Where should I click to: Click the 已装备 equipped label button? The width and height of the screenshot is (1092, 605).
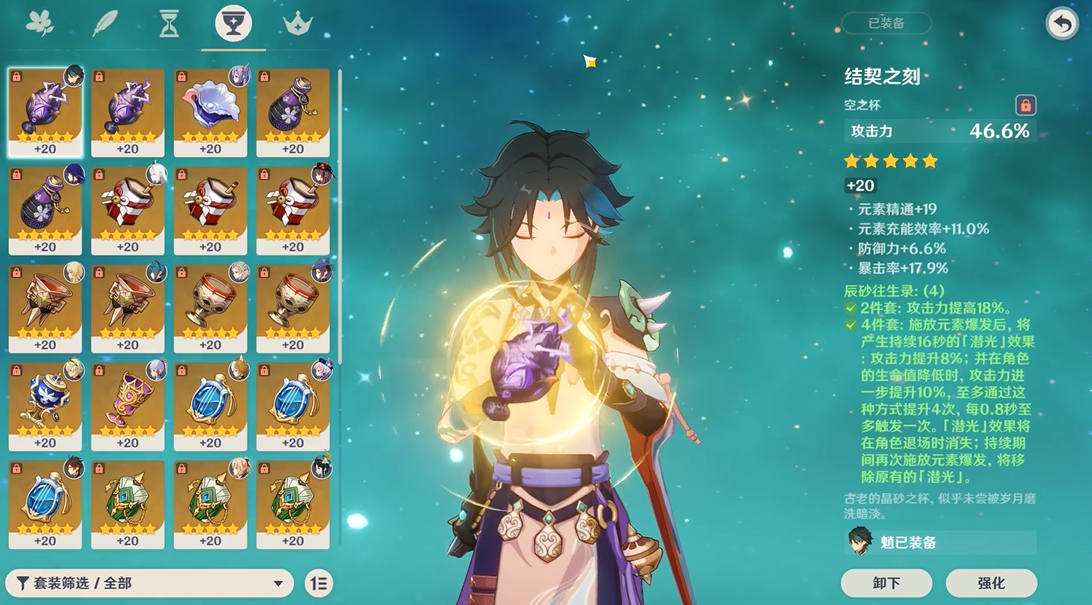pos(886,24)
